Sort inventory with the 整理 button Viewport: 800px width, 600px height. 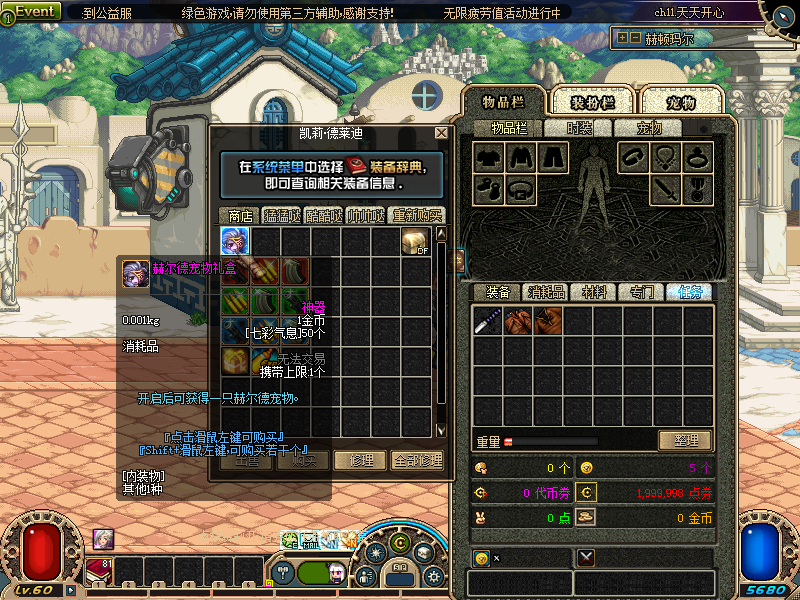(x=685, y=440)
